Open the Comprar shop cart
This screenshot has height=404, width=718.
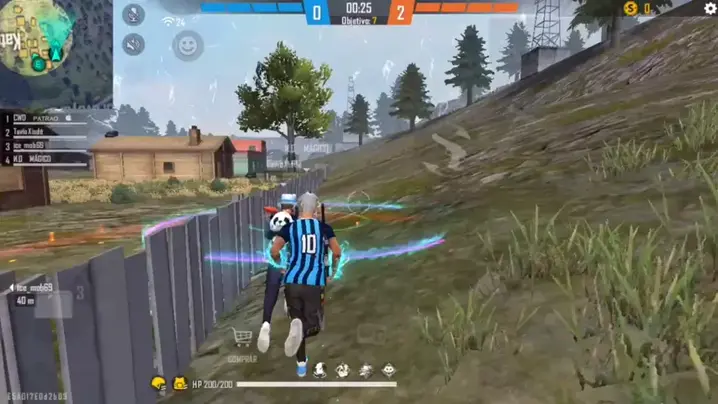(241, 339)
